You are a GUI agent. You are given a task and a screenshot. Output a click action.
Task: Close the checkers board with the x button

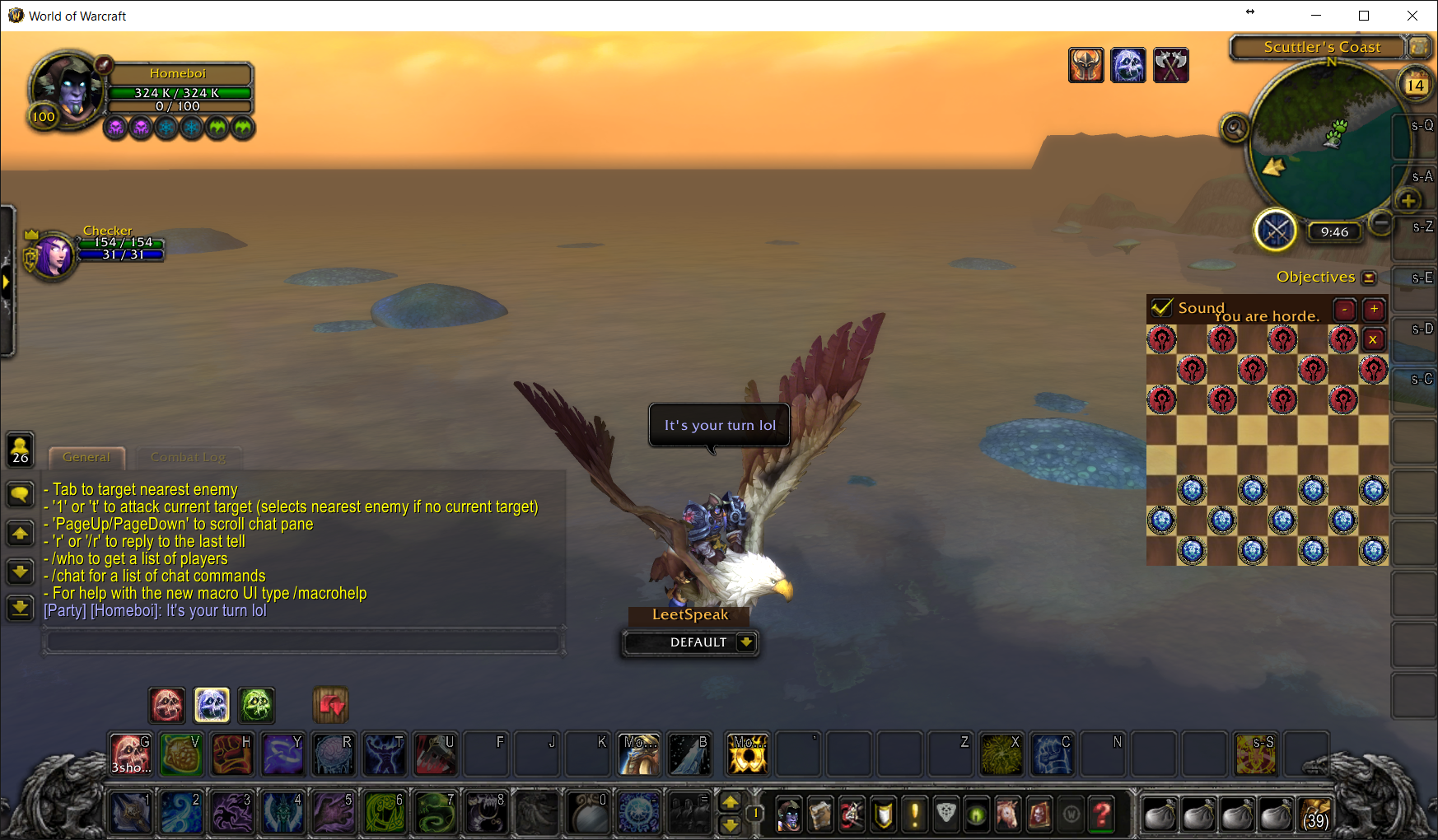click(1373, 339)
